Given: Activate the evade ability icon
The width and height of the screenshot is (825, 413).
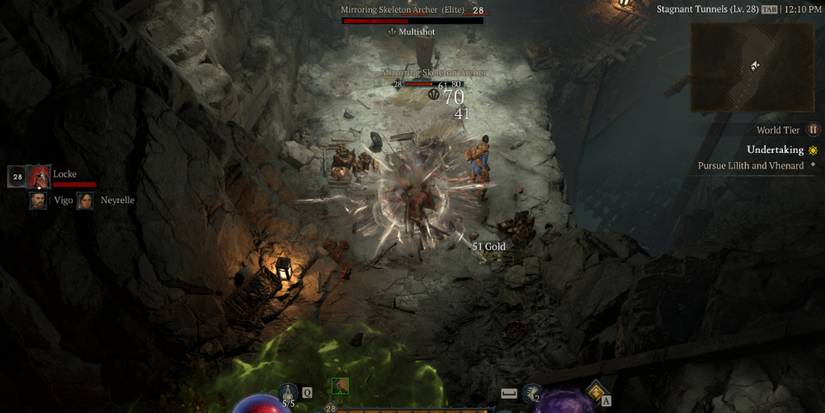Looking at the screenshot, I should coord(530,394).
